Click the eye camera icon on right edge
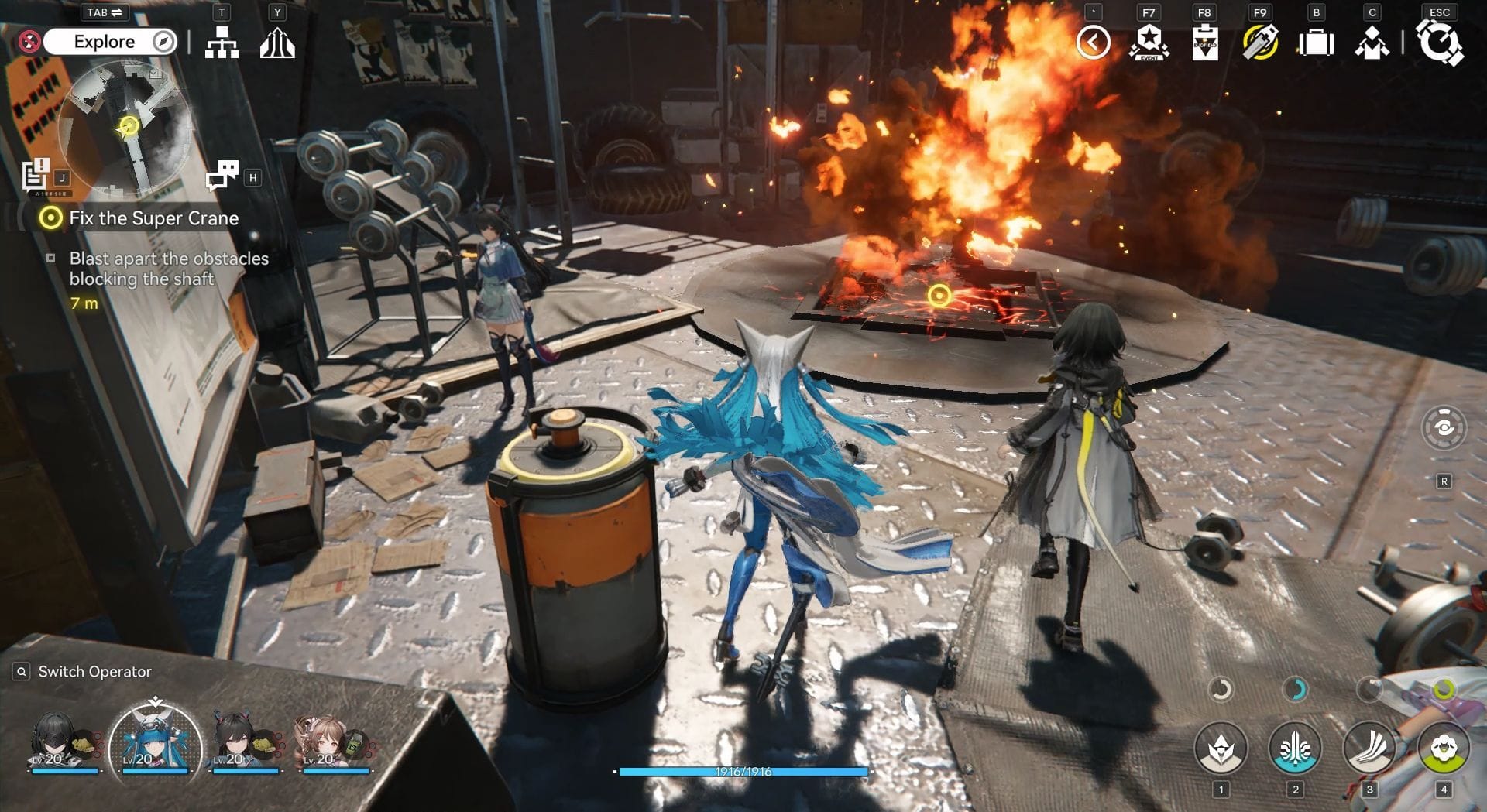The image size is (1487, 812). [x=1444, y=427]
